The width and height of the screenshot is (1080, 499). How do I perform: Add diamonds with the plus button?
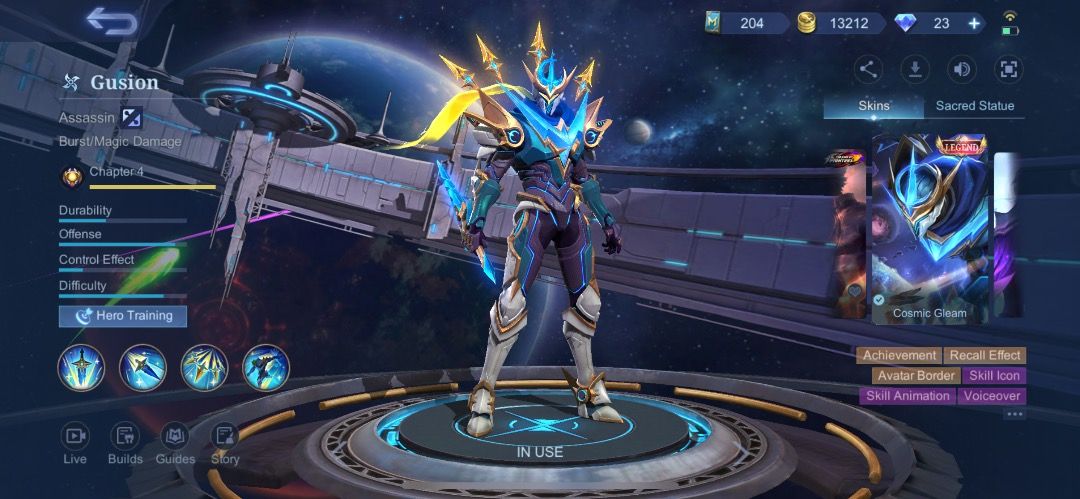pyautogui.click(x=975, y=23)
